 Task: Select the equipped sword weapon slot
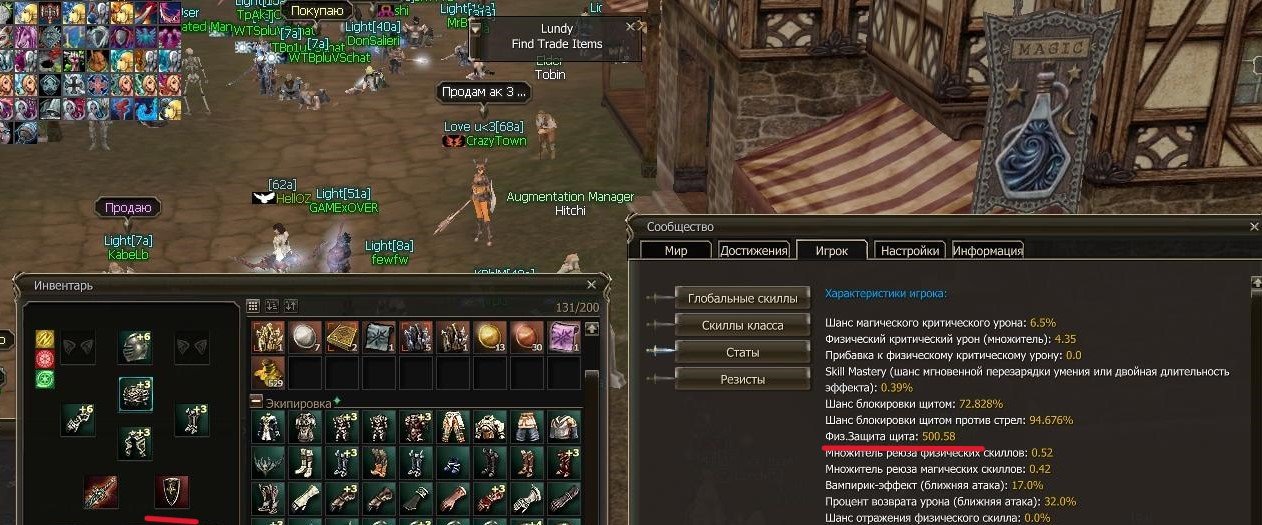pos(101,492)
